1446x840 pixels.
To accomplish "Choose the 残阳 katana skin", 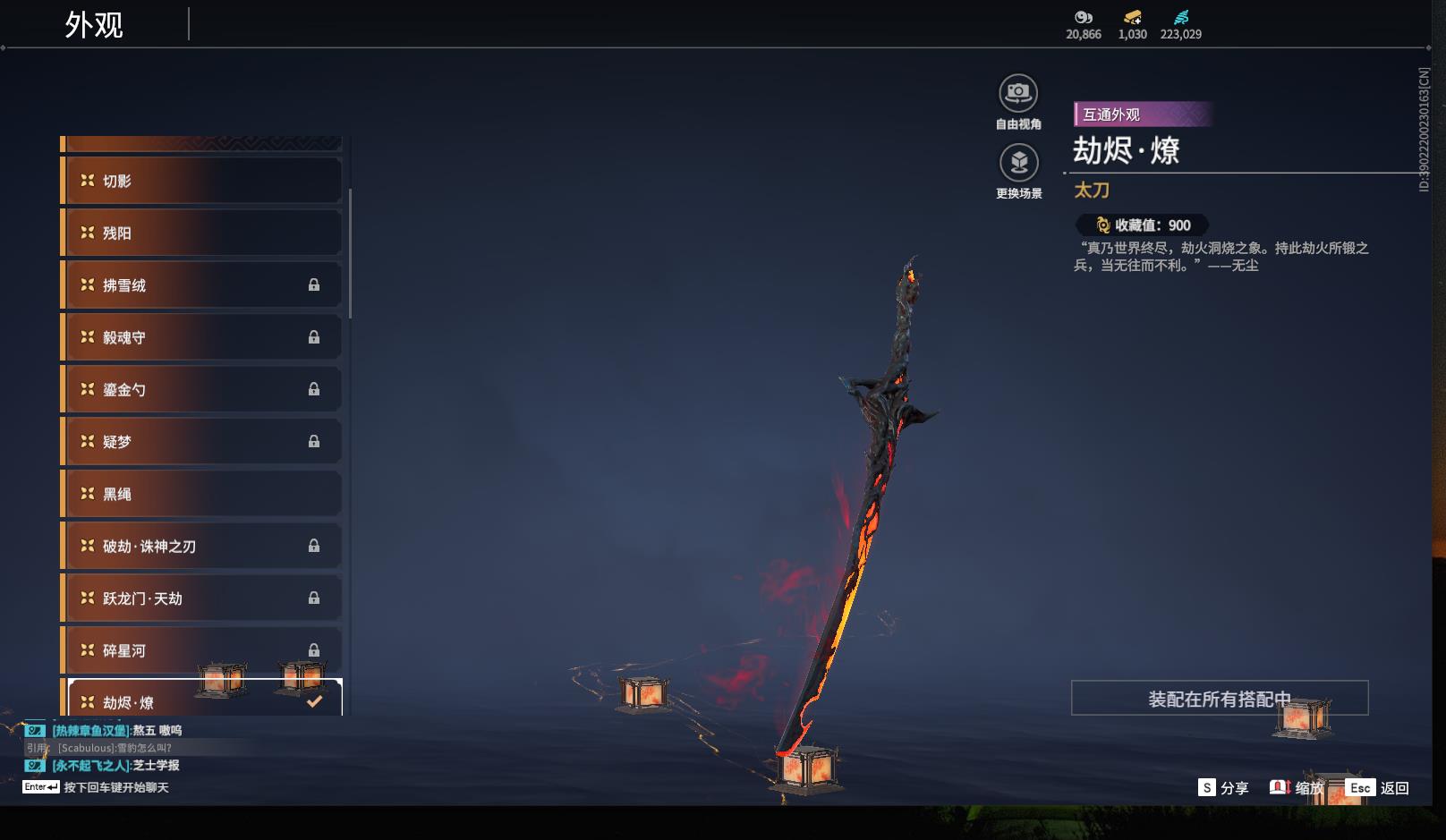I will [x=201, y=233].
